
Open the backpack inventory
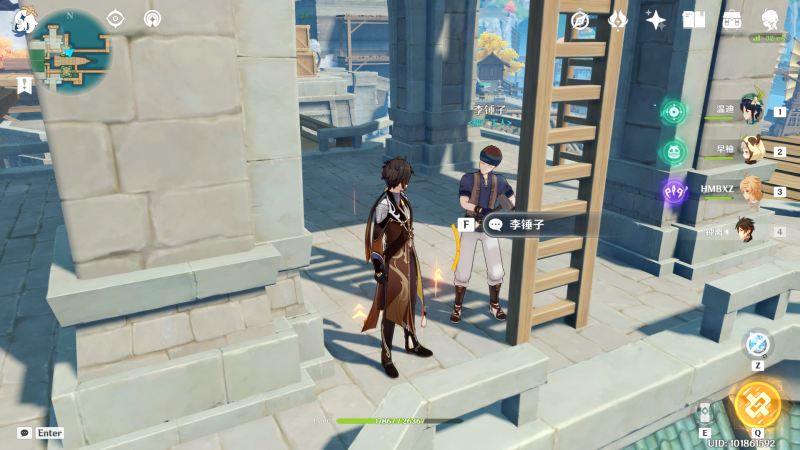click(x=732, y=20)
